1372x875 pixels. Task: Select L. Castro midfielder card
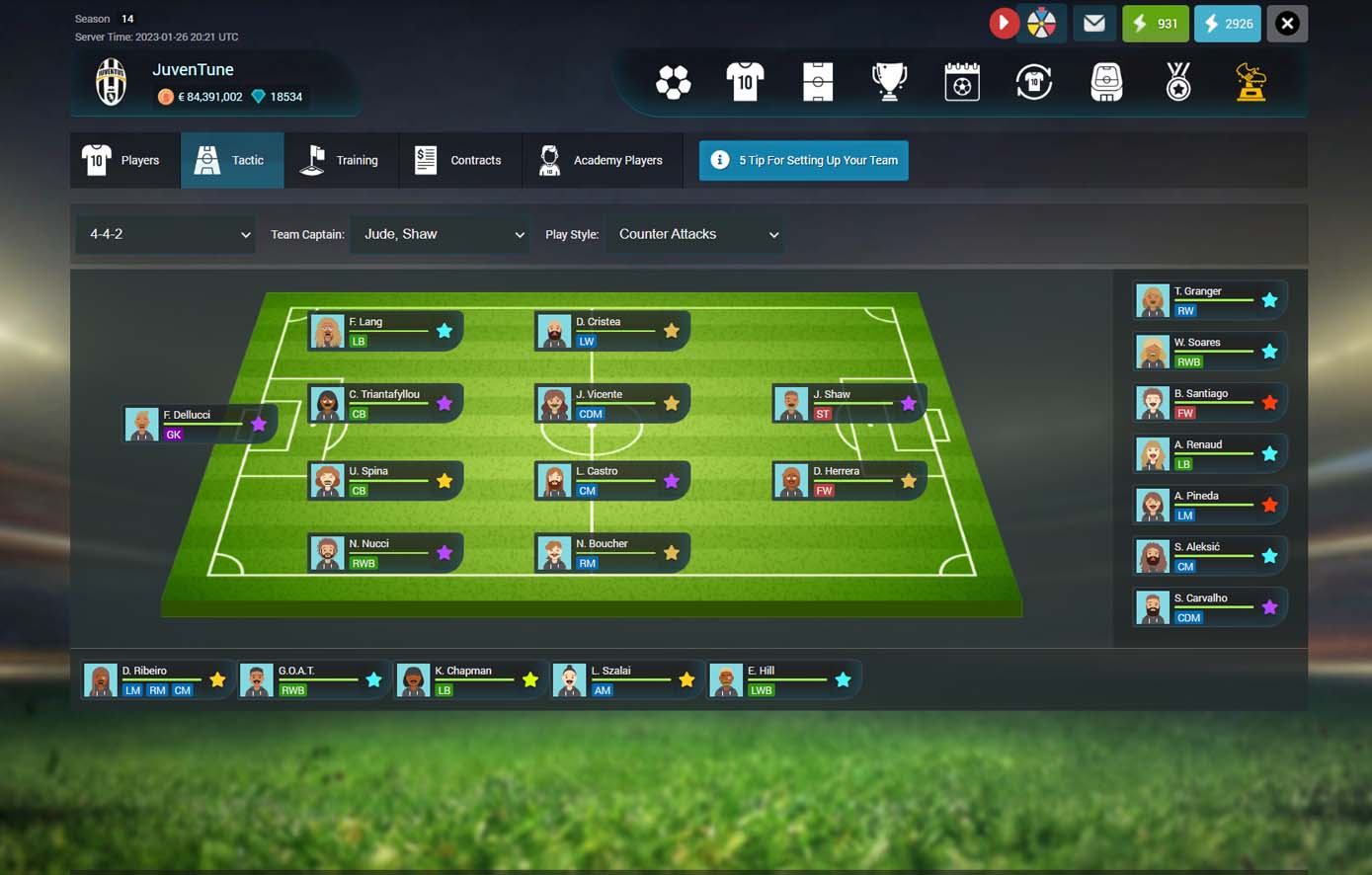click(611, 480)
